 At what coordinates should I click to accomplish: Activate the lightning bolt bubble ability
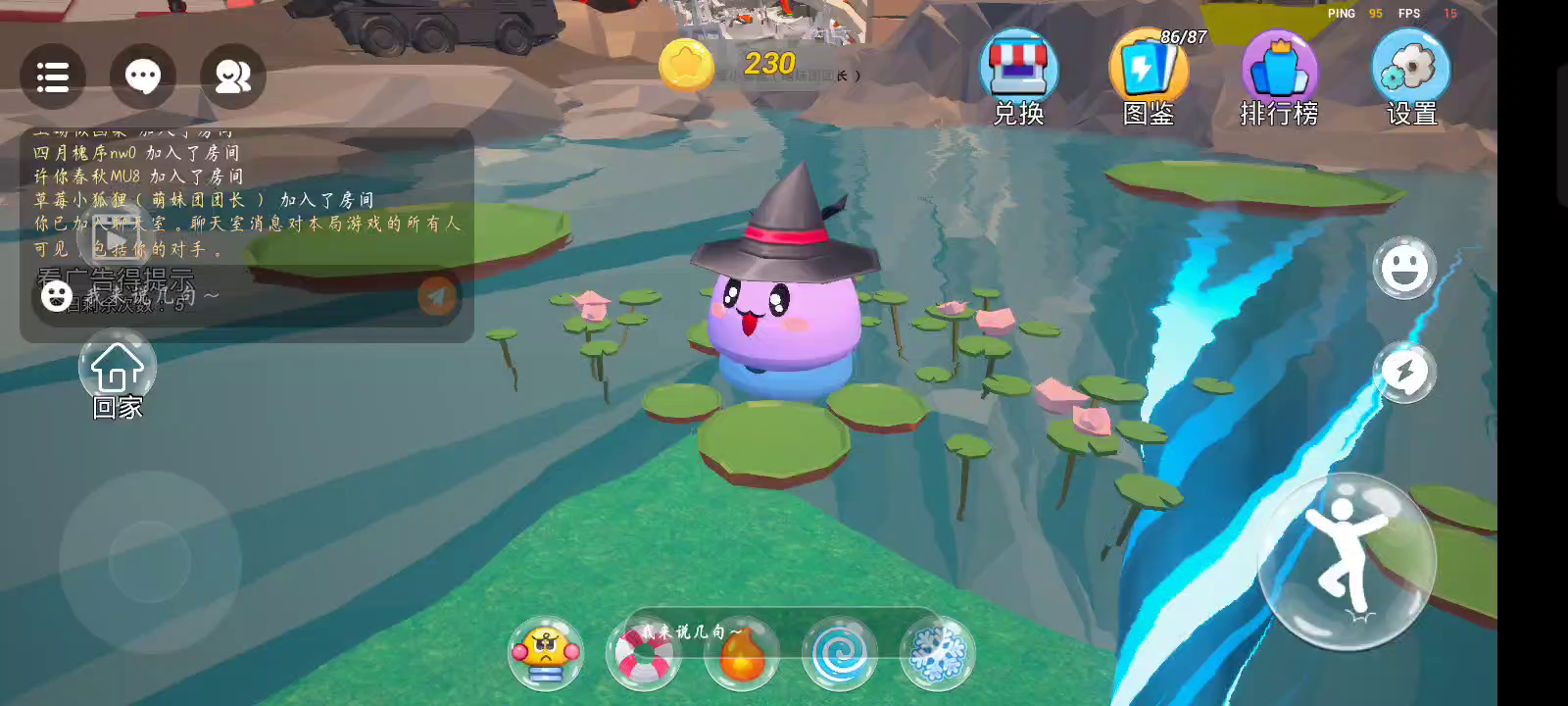(1404, 373)
